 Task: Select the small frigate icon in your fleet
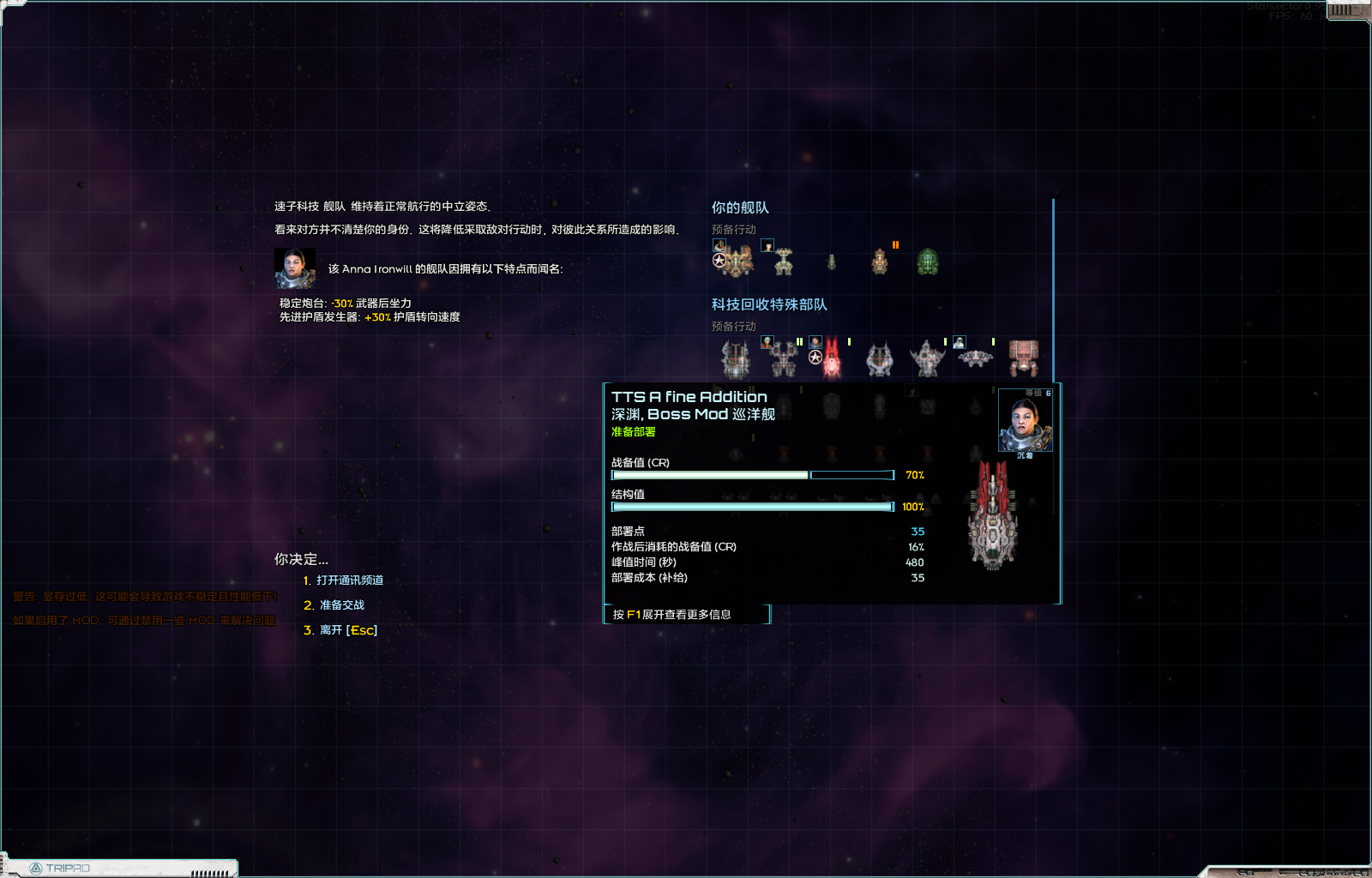tap(832, 262)
